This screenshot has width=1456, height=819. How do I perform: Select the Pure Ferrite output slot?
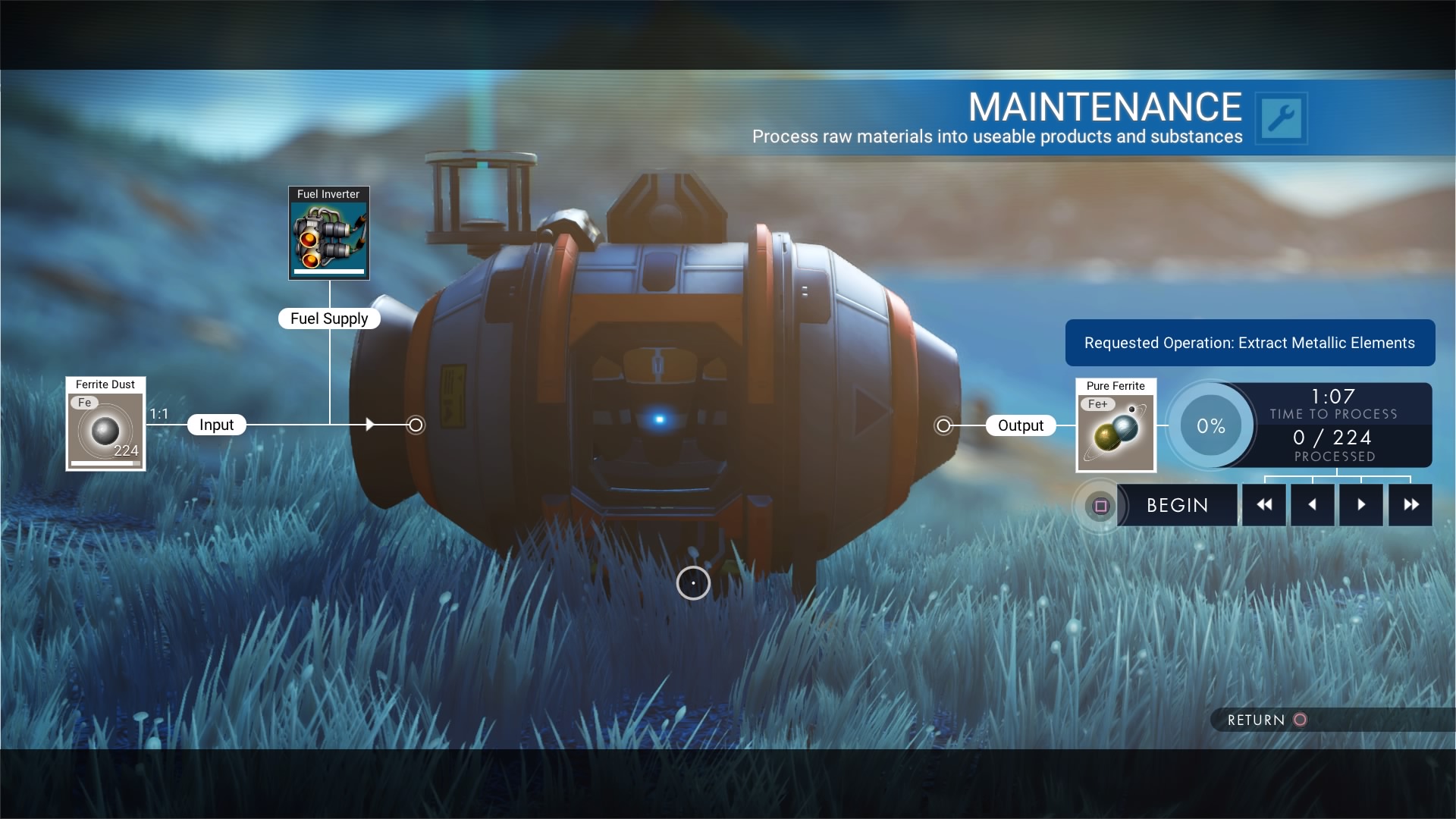coord(1116,425)
